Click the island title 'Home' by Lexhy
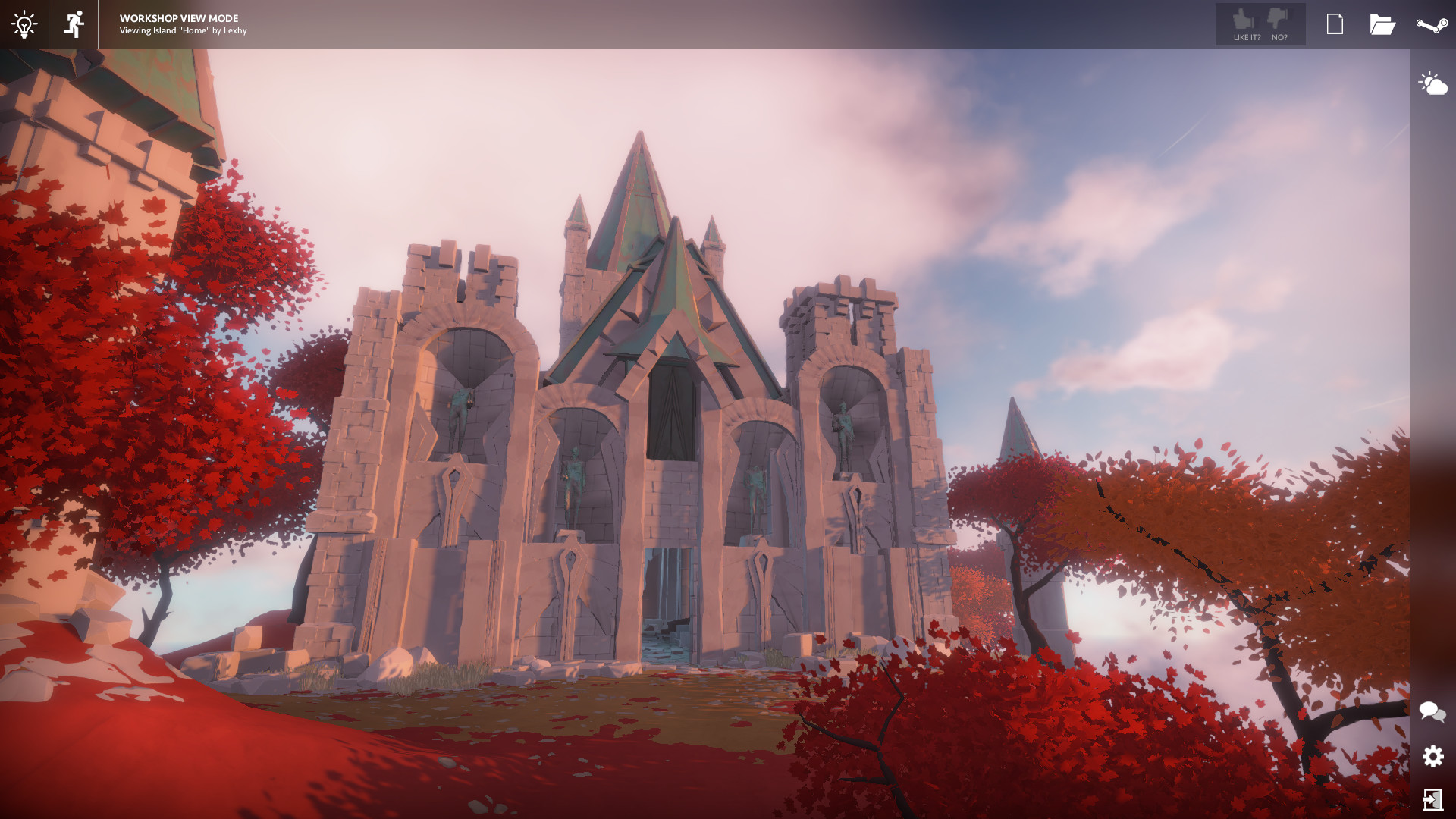Viewport: 1456px width, 819px height. 182,31
